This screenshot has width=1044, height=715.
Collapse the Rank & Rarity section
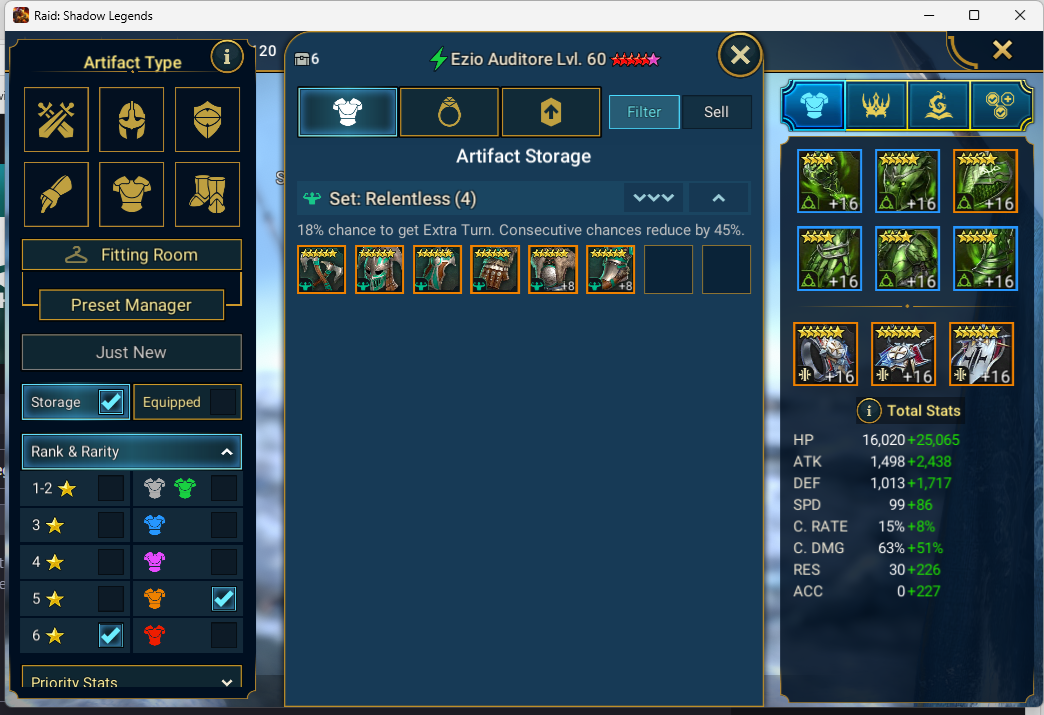click(227, 452)
